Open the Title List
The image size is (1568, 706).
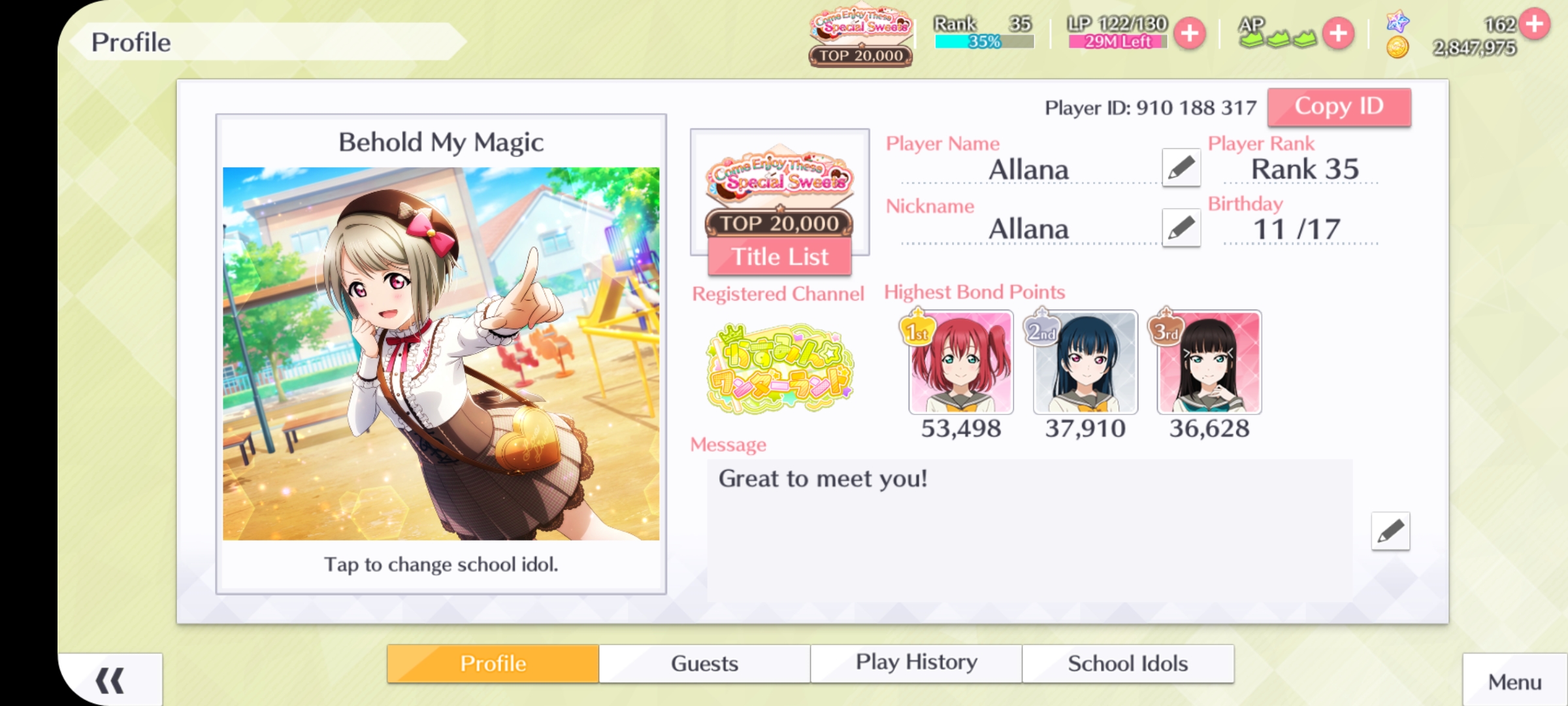pos(779,257)
